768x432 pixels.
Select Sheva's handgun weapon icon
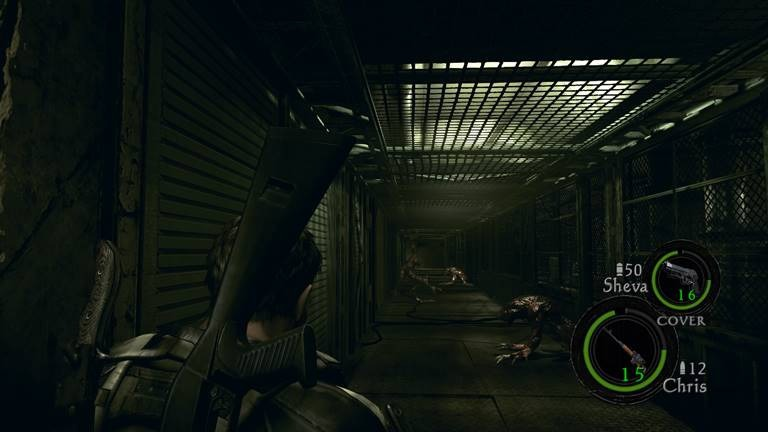click(x=683, y=273)
